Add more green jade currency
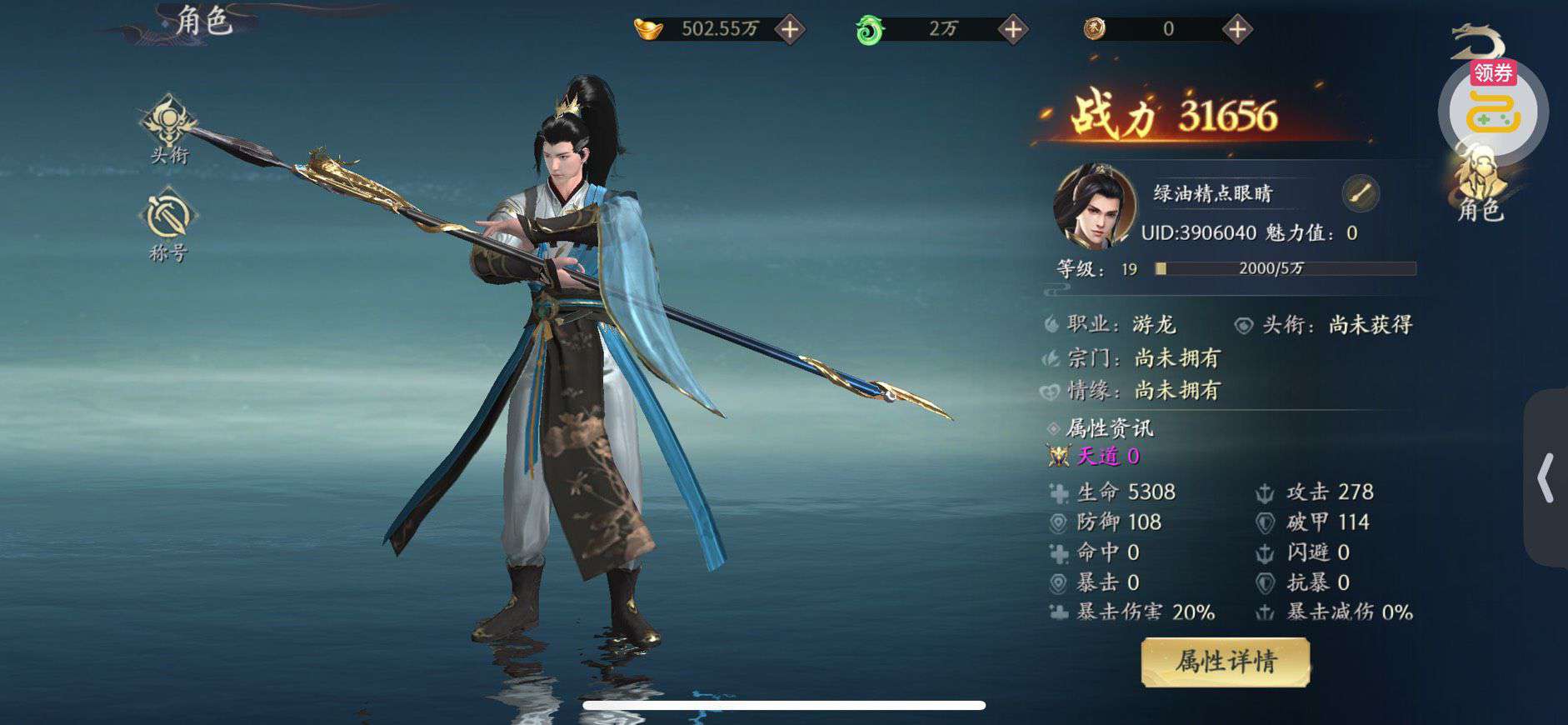Screen dimensions: 1568x725 pos(1012,30)
